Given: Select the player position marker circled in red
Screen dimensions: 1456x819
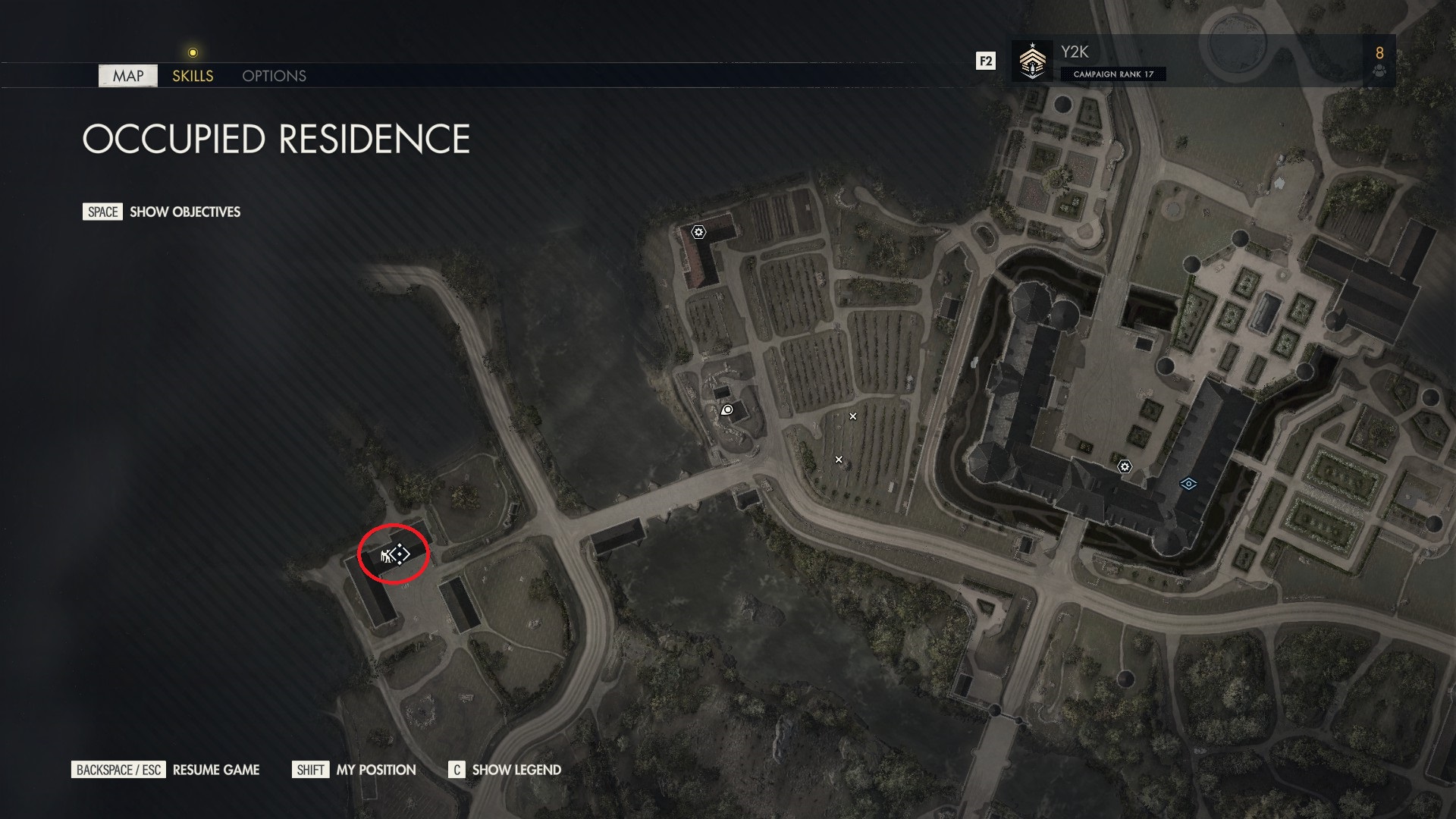Looking at the screenshot, I should click(x=394, y=555).
